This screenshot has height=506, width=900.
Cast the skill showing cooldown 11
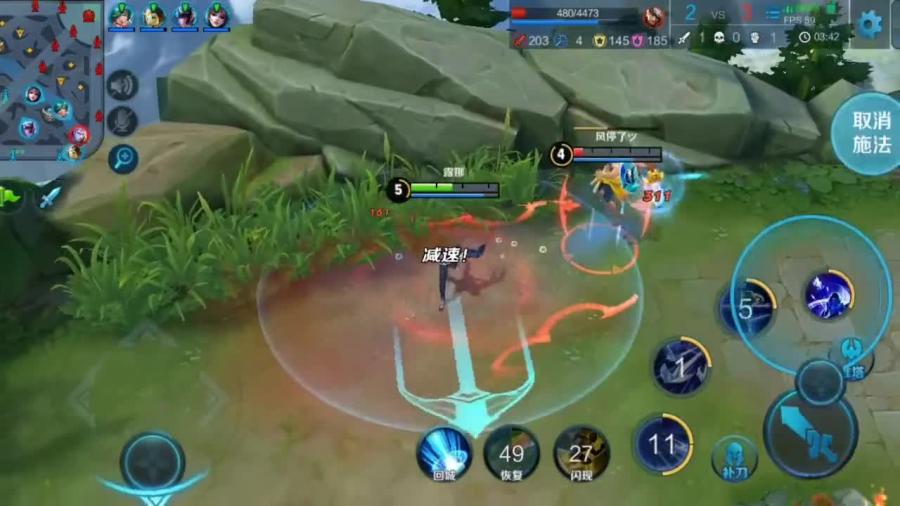[x=662, y=443]
